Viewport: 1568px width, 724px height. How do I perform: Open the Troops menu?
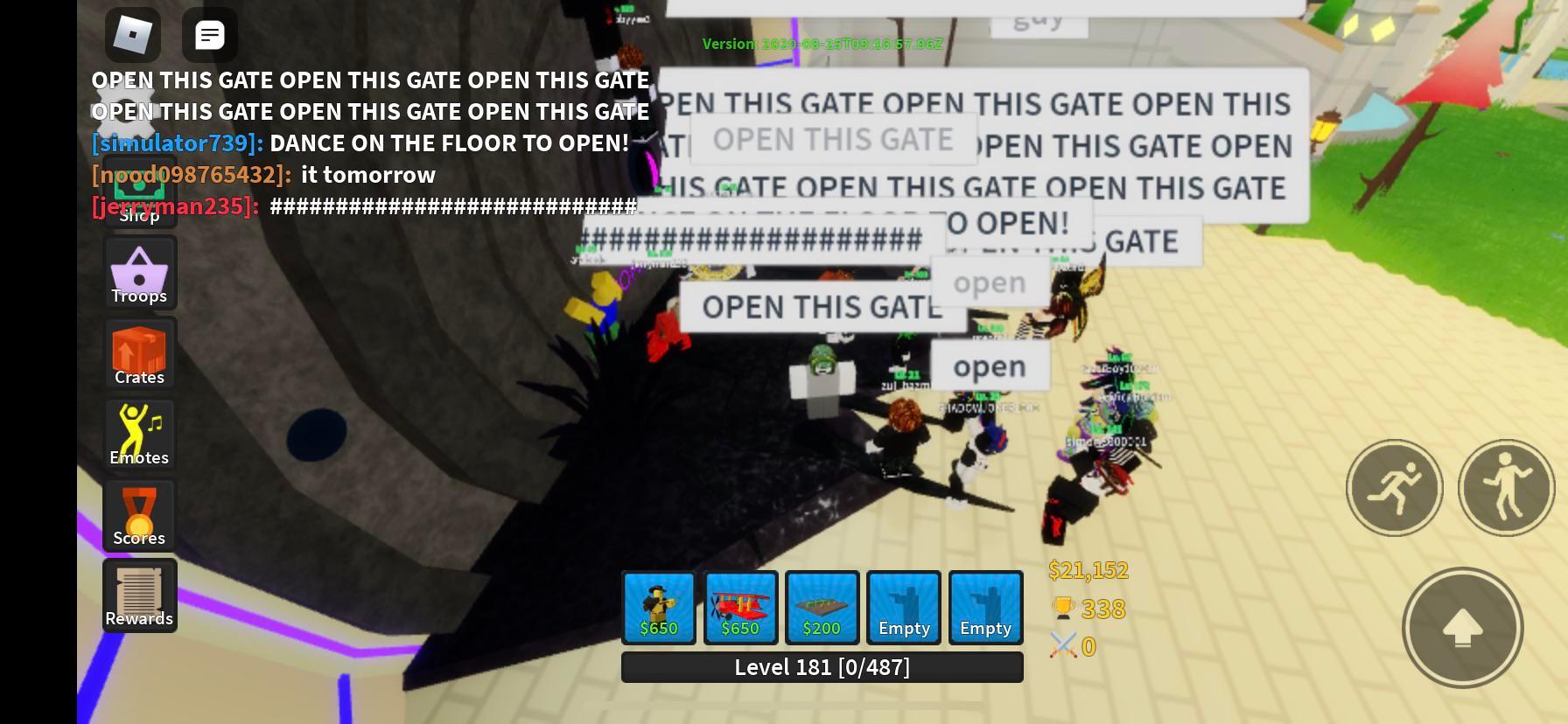pos(139,272)
